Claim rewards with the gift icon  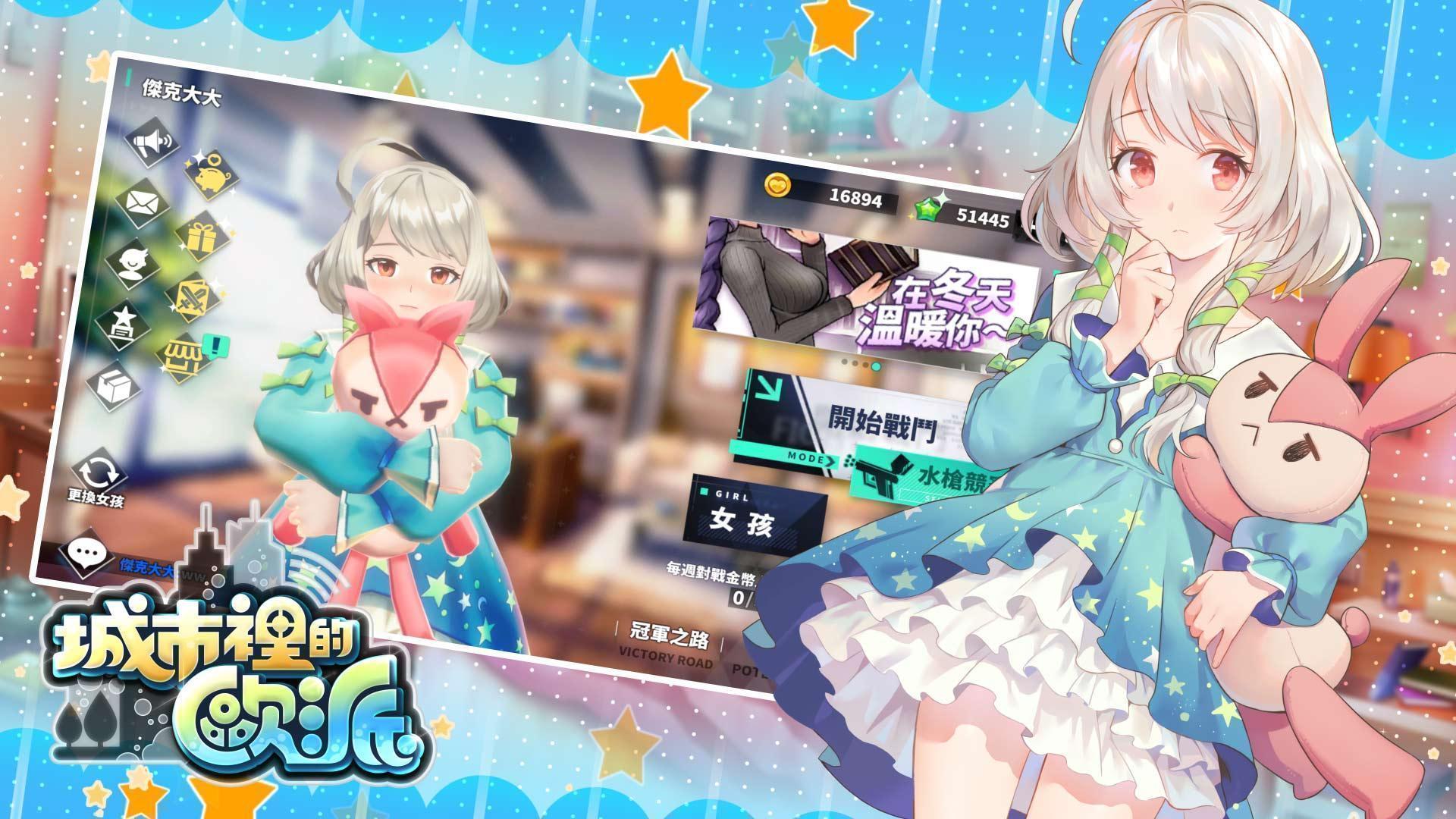pyautogui.click(x=202, y=237)
